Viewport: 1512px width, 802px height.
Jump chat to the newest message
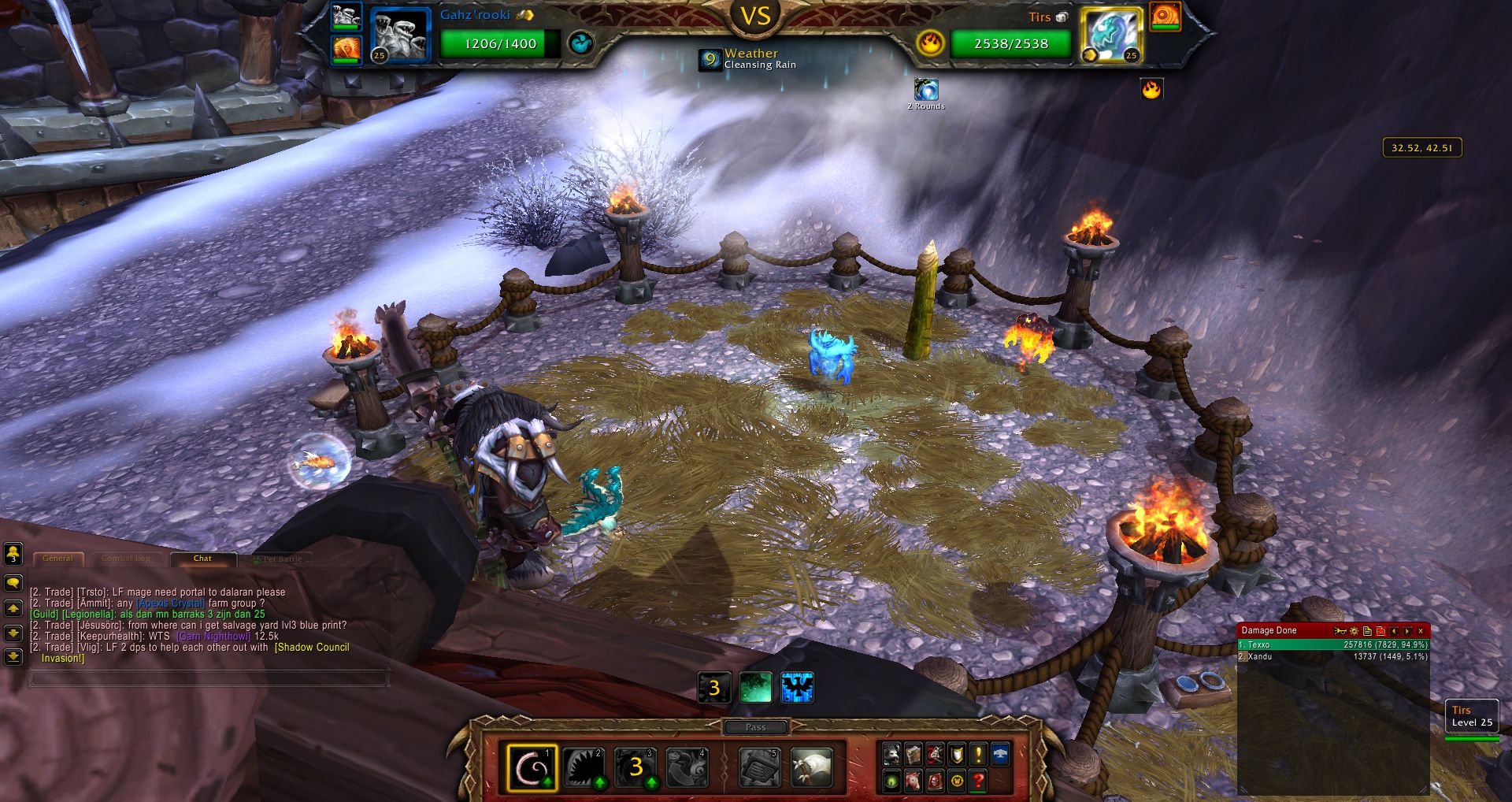coord(13,655)
